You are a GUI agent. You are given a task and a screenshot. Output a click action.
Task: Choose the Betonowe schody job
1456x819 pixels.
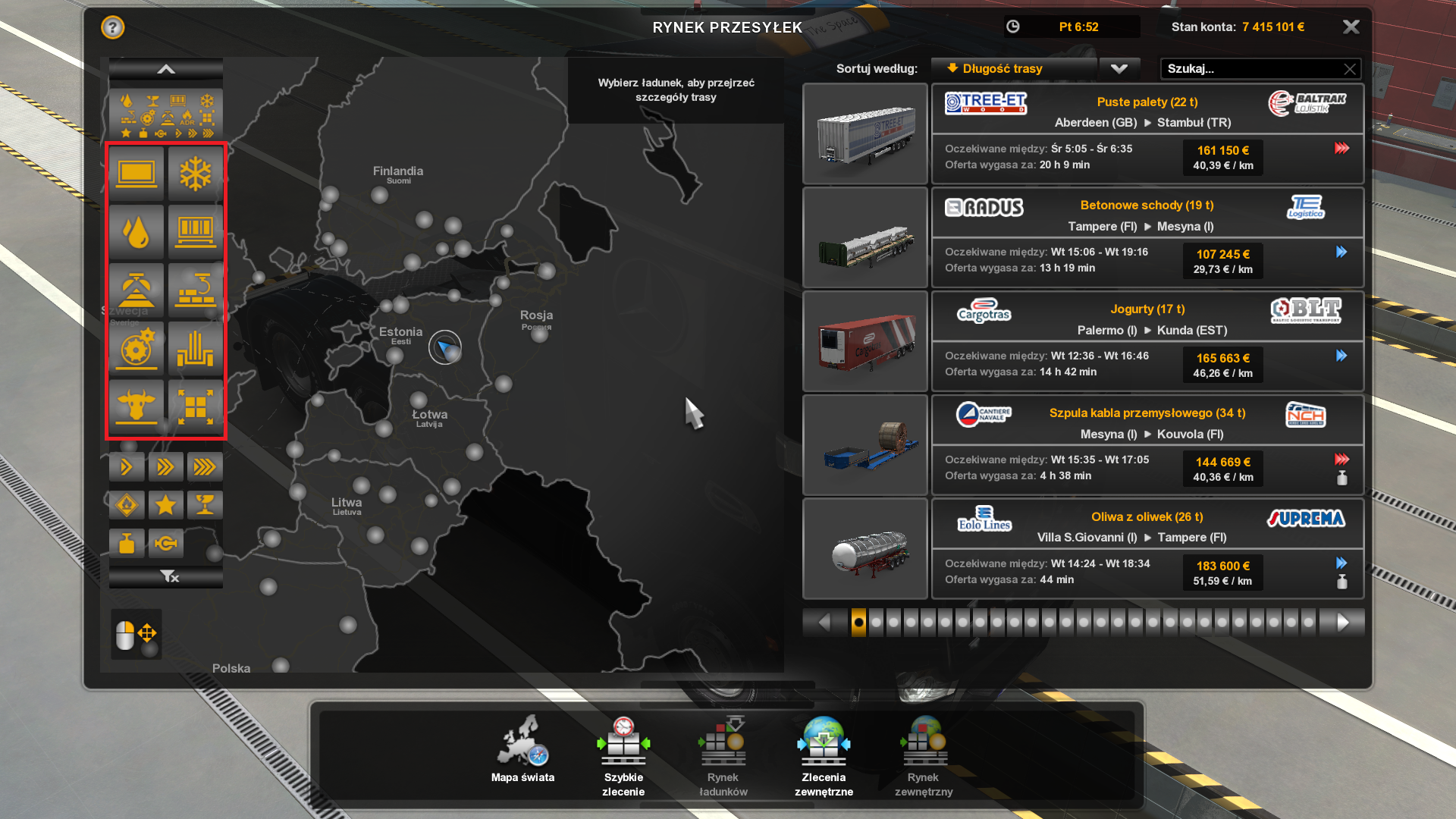(1147, 237)
